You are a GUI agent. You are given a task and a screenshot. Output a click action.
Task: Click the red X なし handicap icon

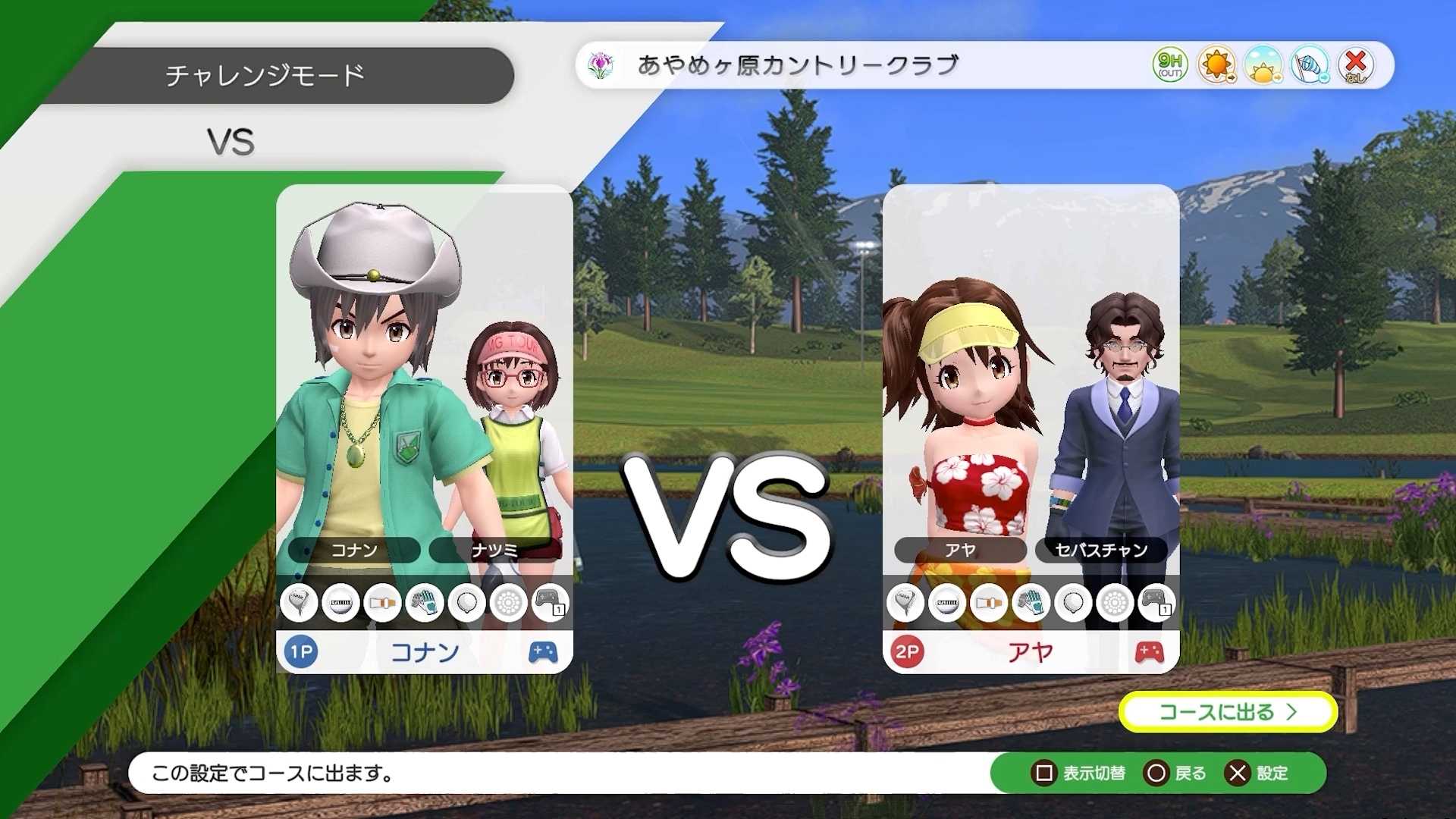click(x=1357, y=66)
